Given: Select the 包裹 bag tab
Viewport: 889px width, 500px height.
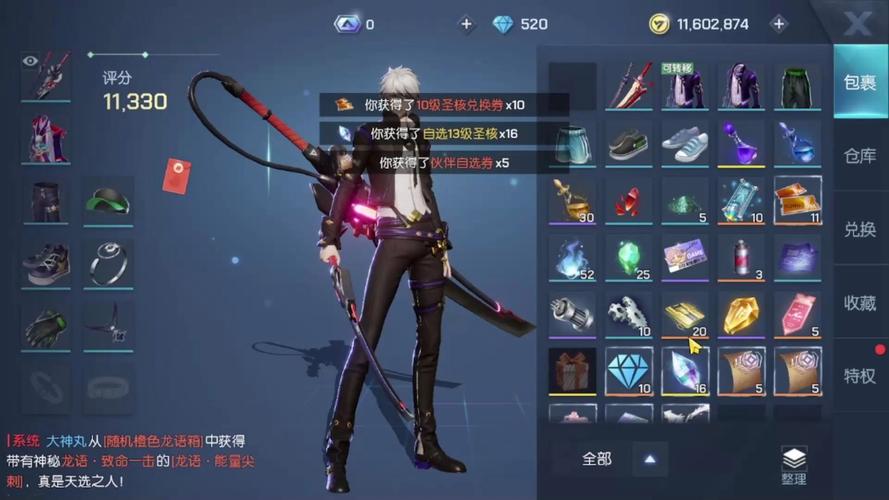Looking at the screenshot, I should pos(860,82).
